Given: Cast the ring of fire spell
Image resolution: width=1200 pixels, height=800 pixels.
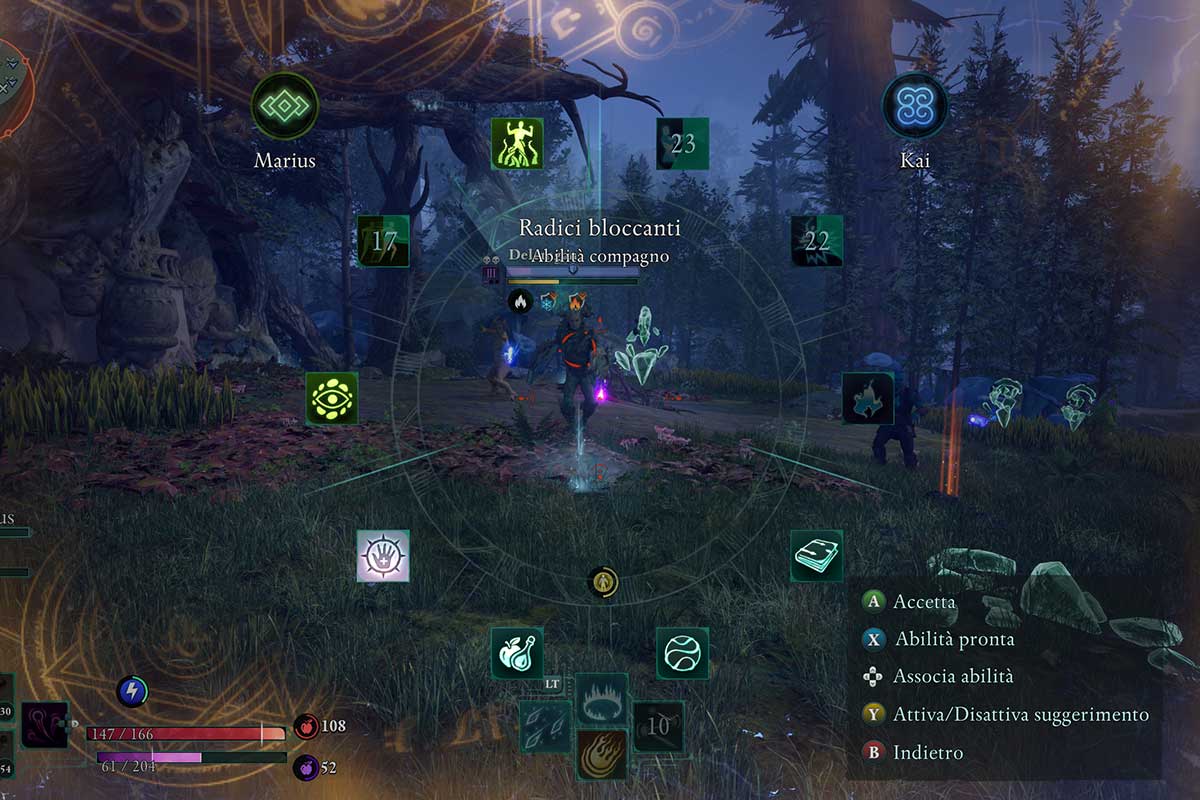Looking at the screenshot, I should pos(602,698).
